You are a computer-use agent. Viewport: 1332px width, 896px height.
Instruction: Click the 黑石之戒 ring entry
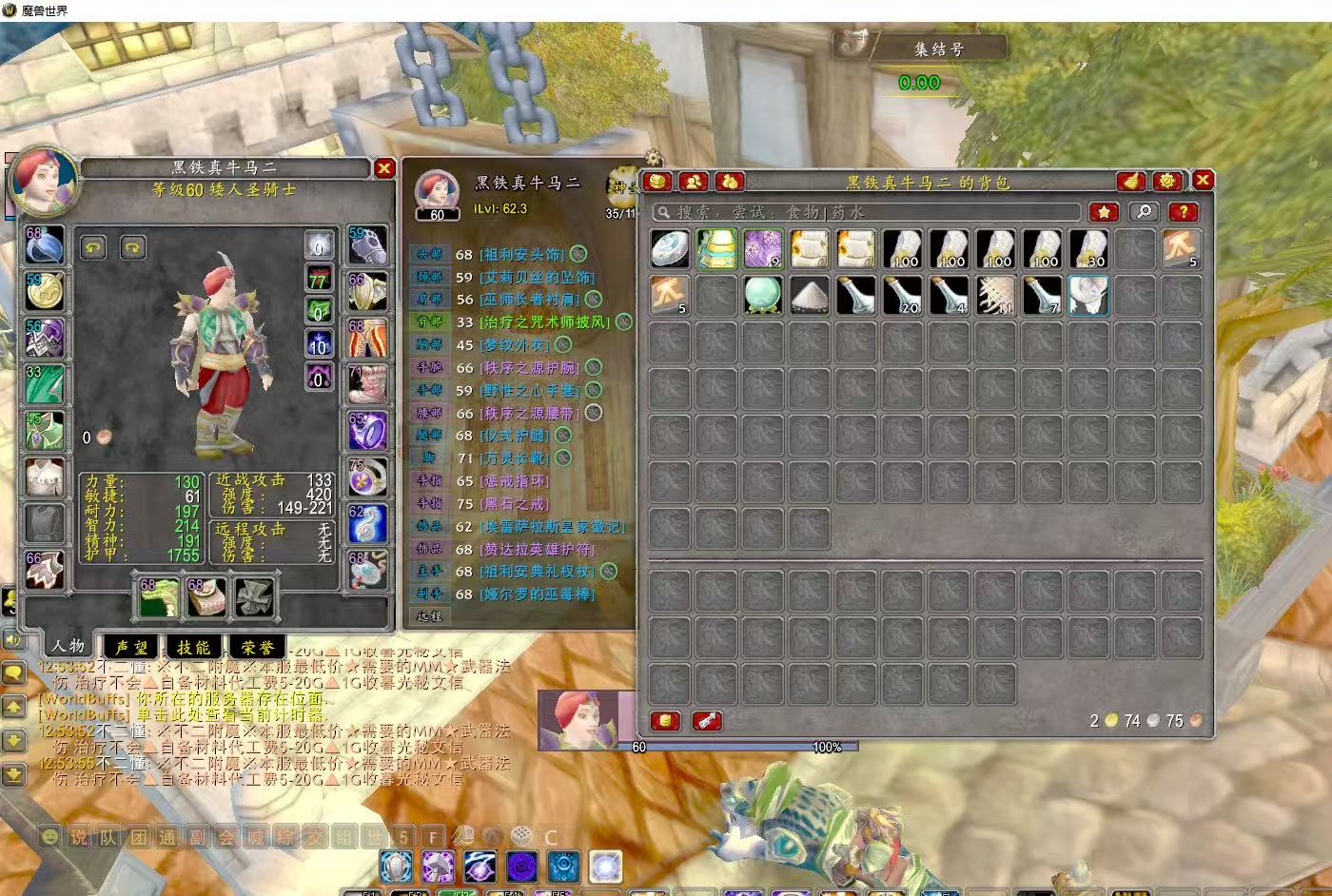tap(514, 503)
